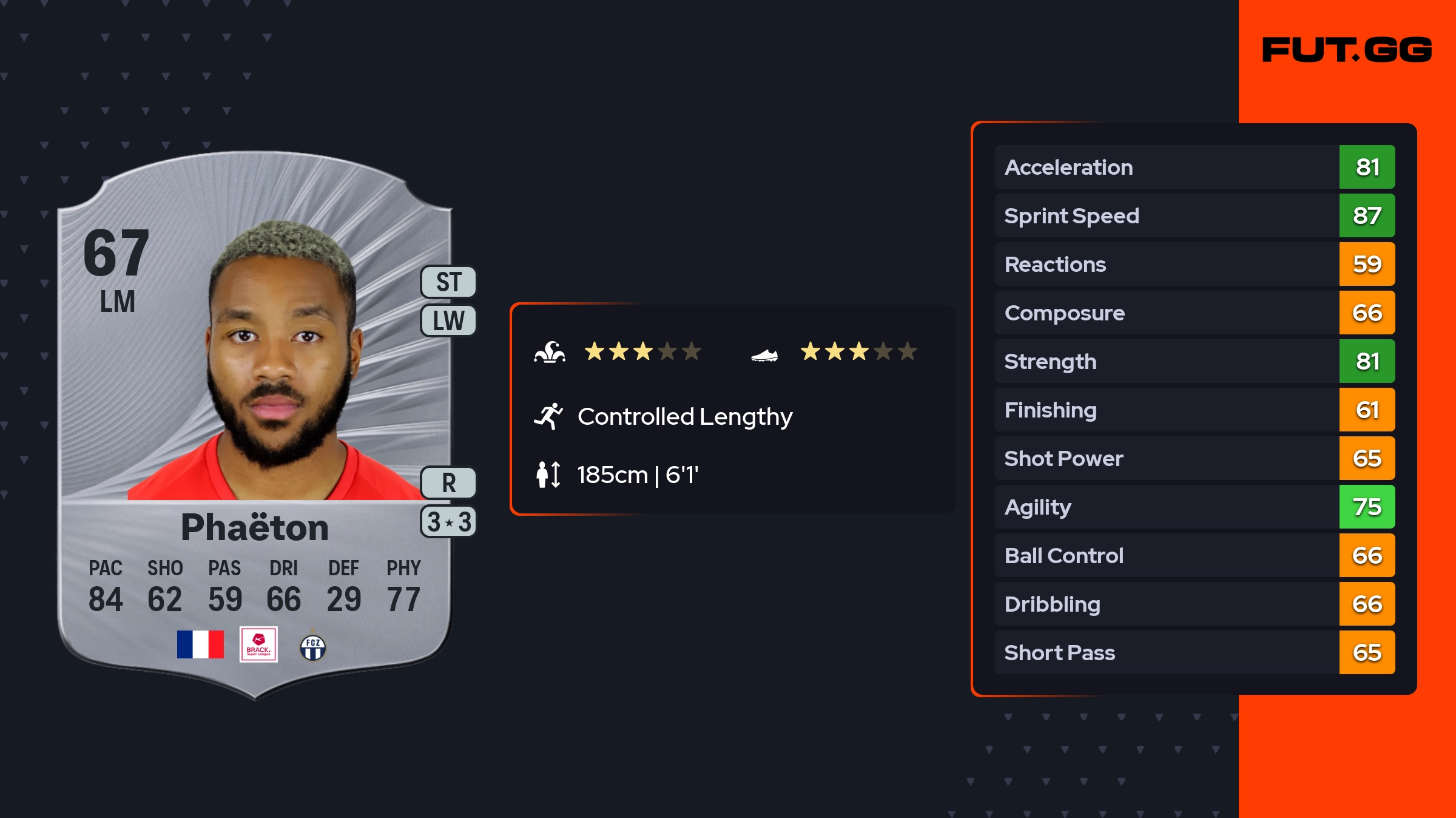Choose the LW alternate position badge
This screenshot has height=818, width=1456.
(449, 320)
